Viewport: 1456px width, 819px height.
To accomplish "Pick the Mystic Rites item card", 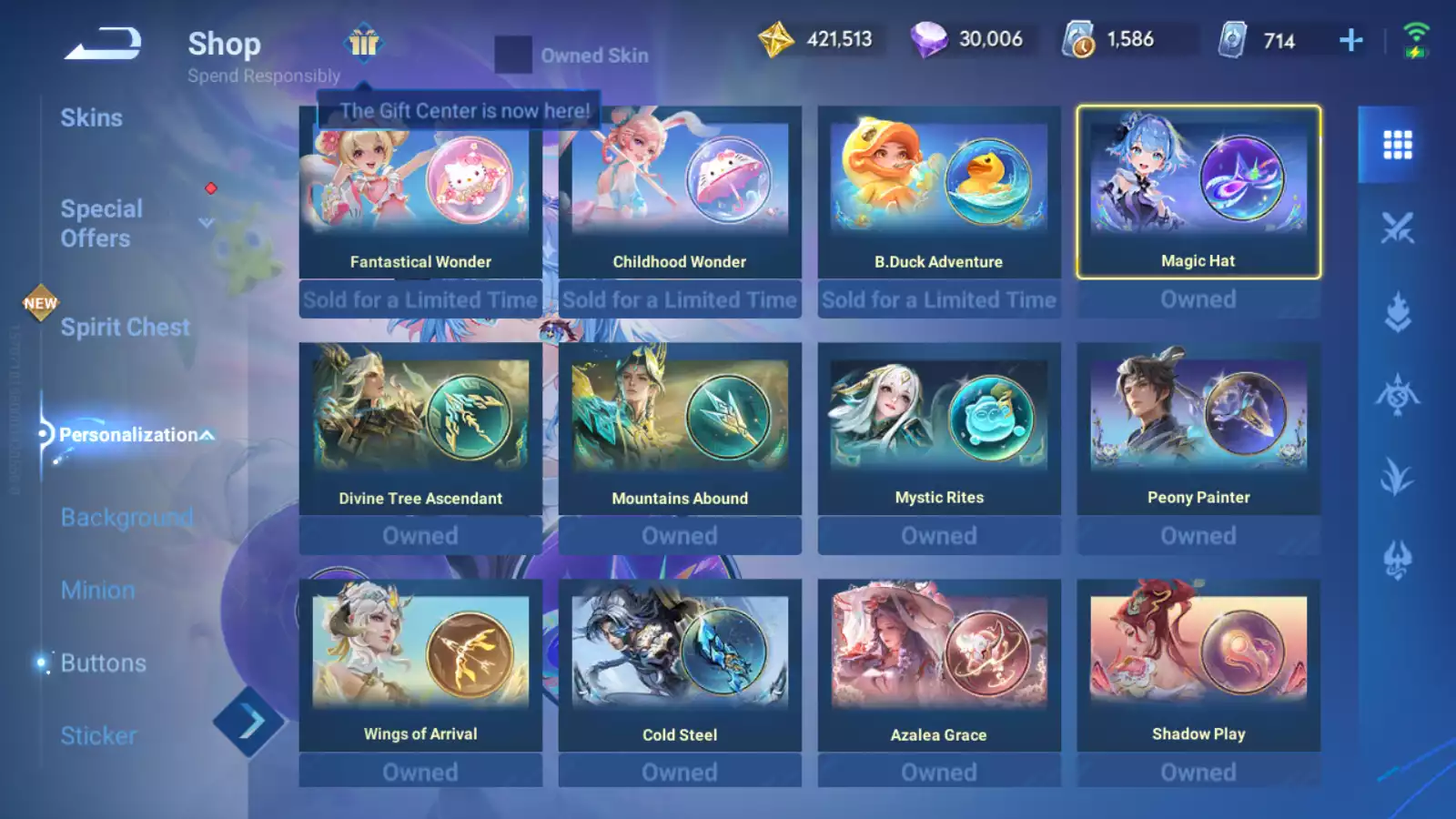I will pos(939,430).
